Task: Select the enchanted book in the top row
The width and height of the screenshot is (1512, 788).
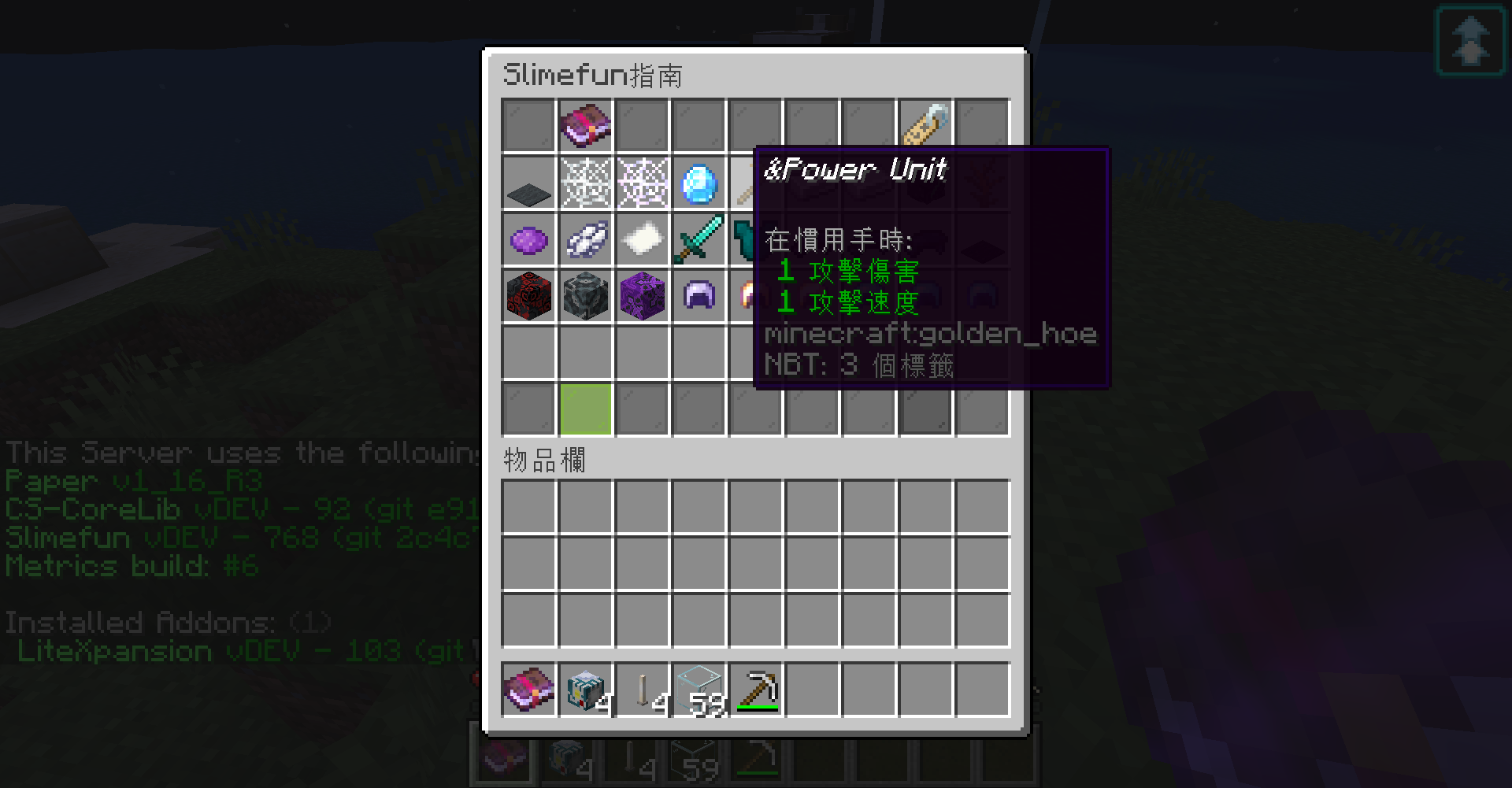Action: [584, 124]
